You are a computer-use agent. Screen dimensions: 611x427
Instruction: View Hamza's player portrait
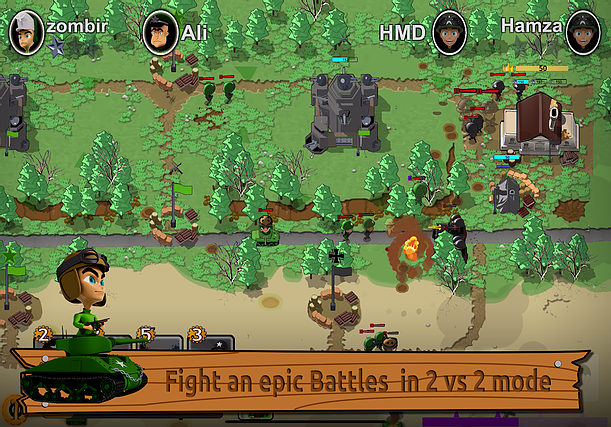pyautogui.click(x=583, y=33)
